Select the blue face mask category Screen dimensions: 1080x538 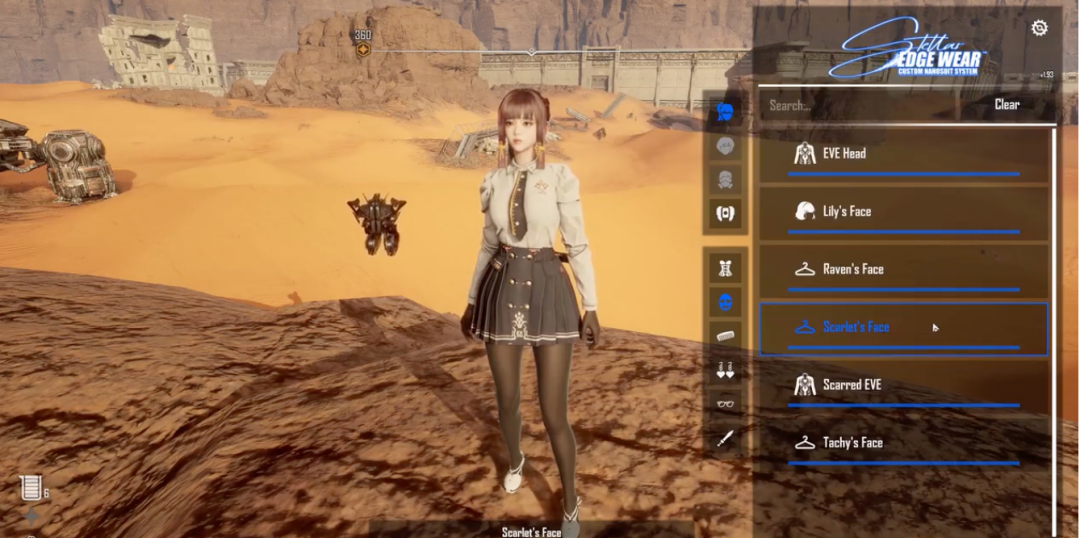[726, 301]
